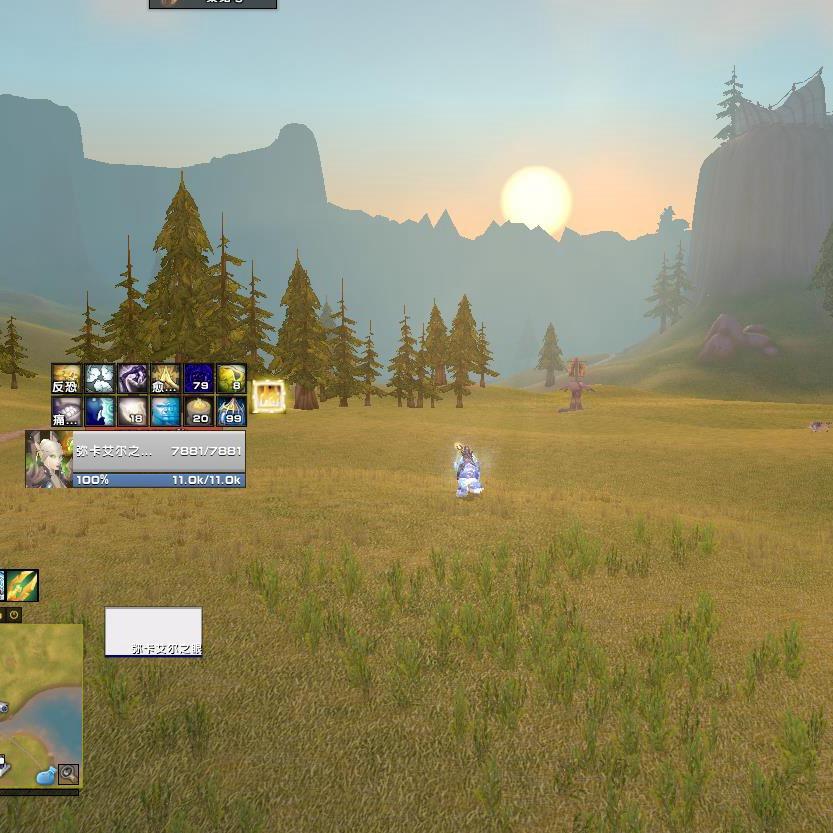Use the blue winged icon numbered 99

231,411
